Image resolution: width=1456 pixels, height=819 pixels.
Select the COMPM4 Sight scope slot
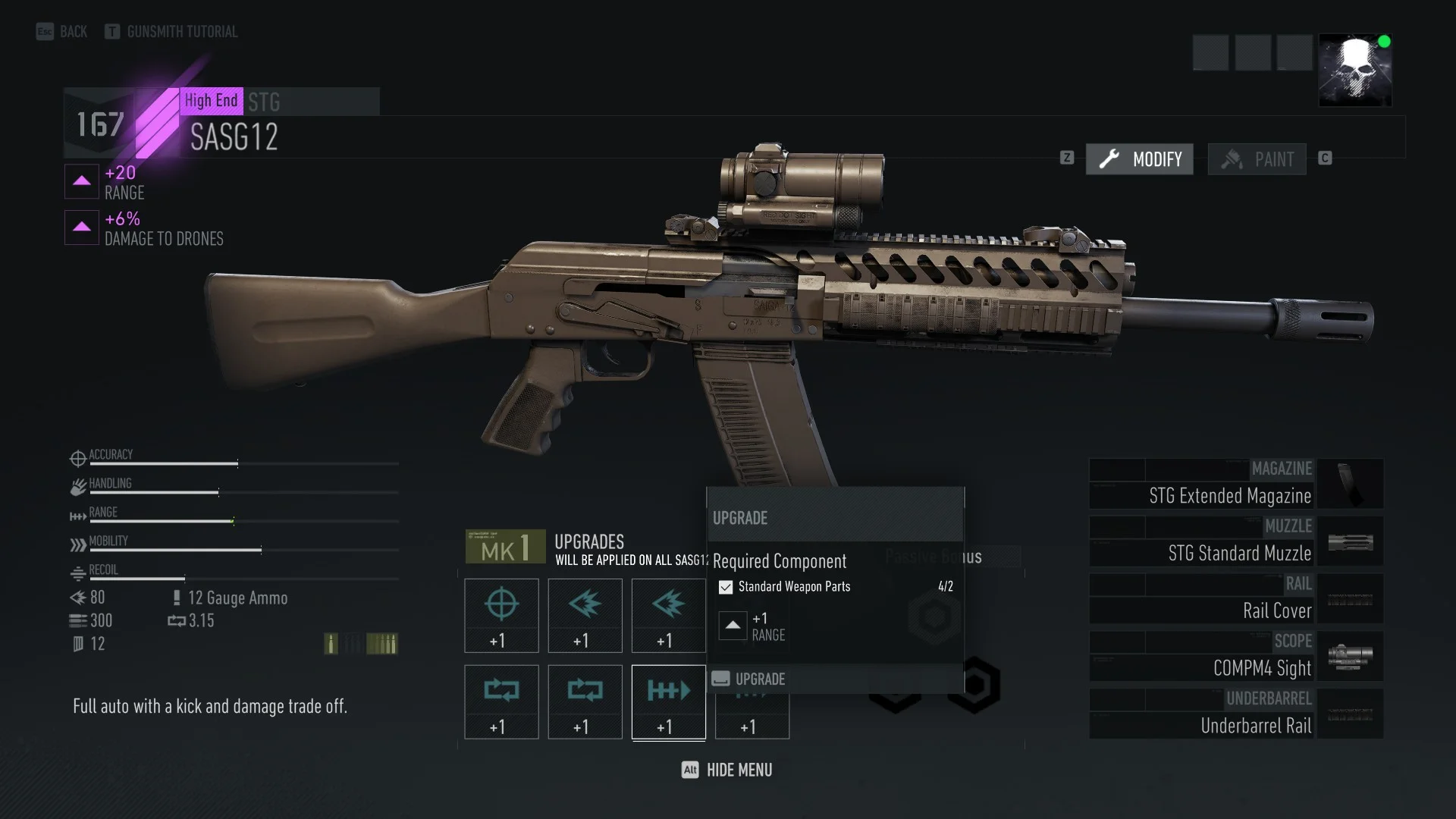coord(1236,657)
